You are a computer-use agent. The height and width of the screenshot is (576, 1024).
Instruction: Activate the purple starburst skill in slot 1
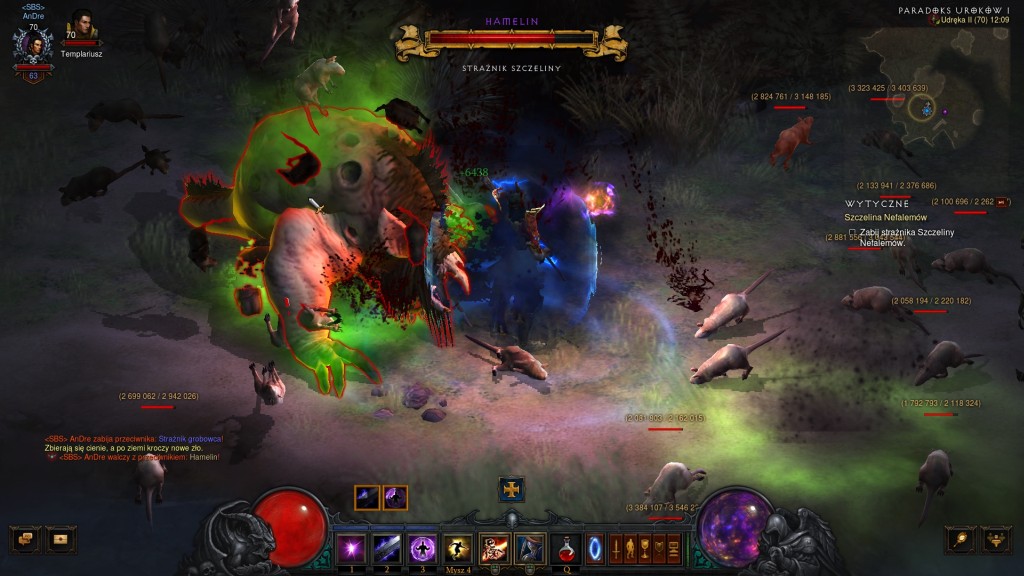click(x=351, y=548)
